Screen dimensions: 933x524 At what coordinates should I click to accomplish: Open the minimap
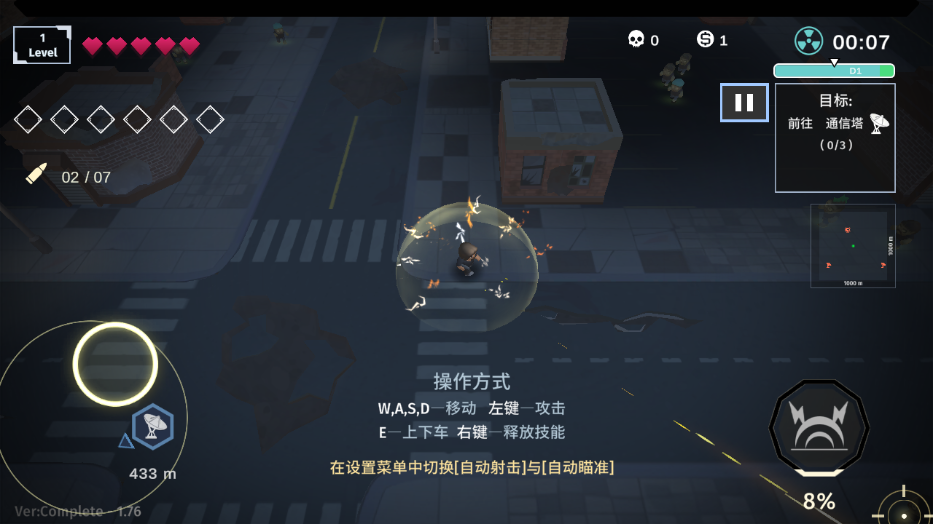click(x=852, y=245)
